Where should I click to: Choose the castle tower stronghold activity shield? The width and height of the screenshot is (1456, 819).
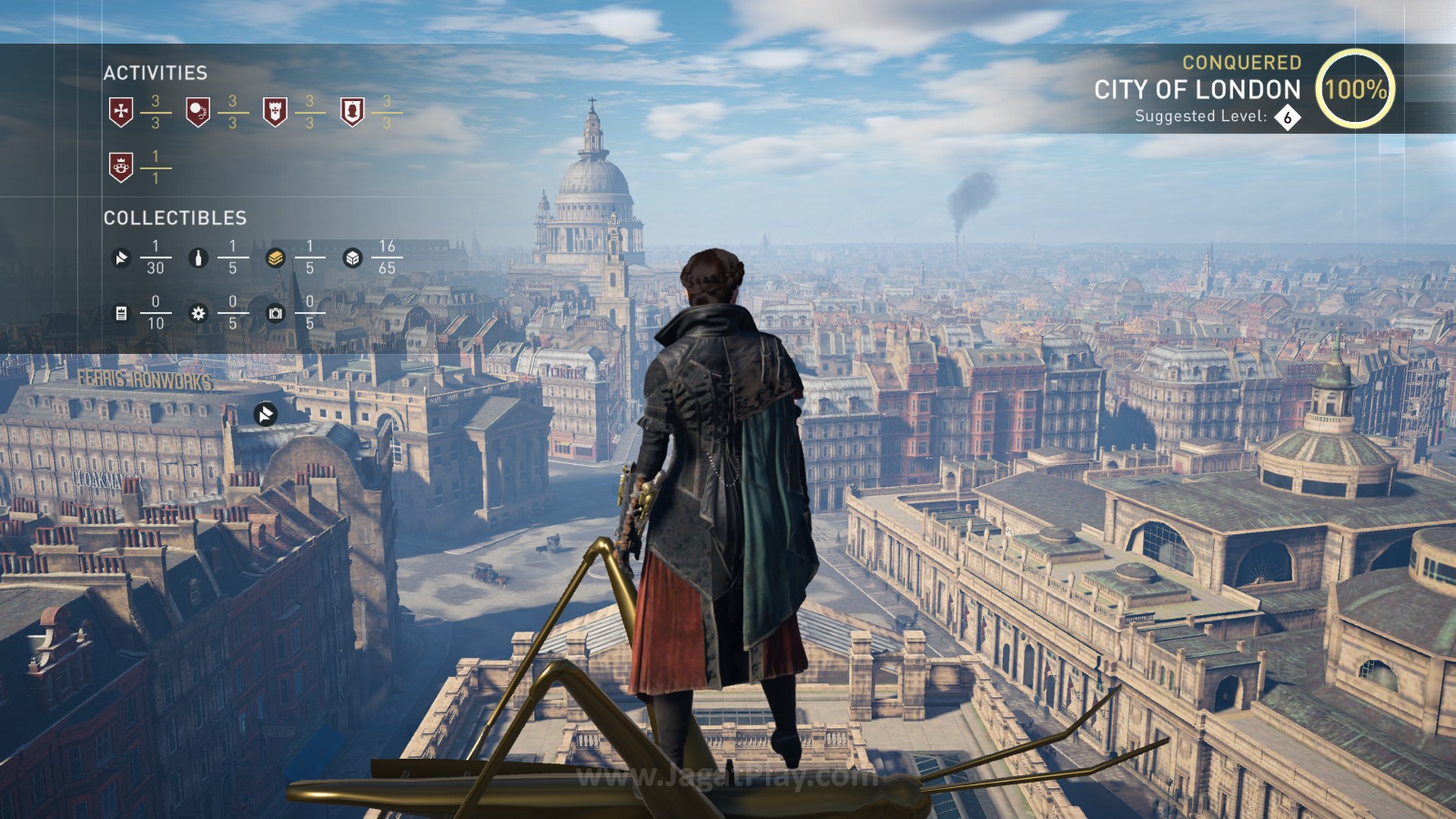(275, 111)
